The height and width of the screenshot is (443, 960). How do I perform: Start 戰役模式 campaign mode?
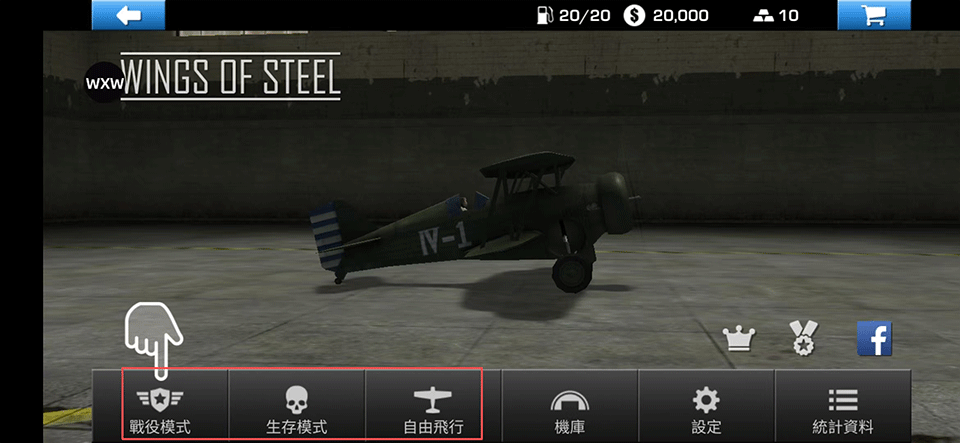(x=160, y=406)
